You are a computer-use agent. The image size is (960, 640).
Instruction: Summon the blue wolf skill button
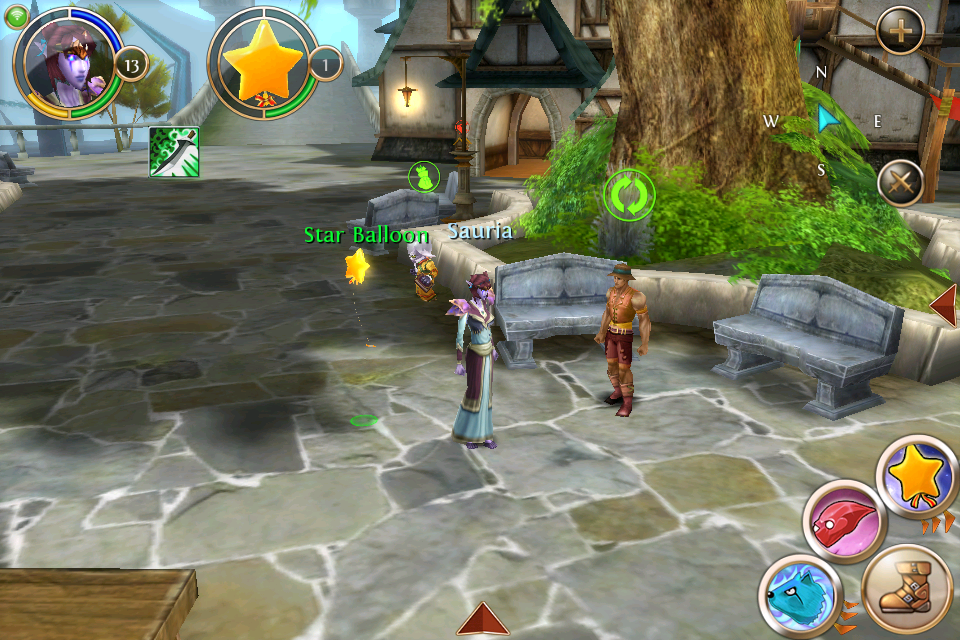point(797,596)
